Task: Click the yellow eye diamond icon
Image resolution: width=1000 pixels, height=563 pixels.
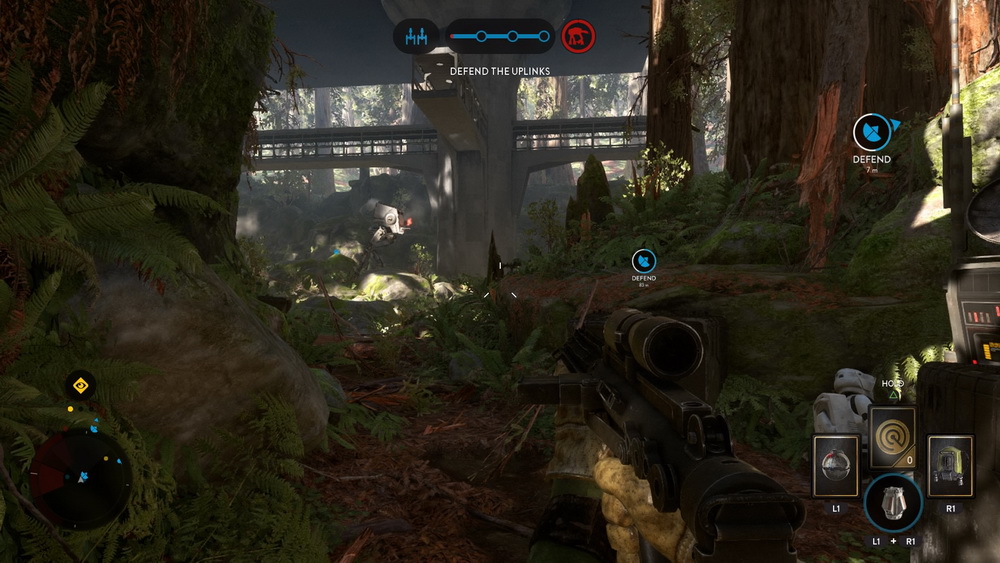Action: click(x=80, y=385)
